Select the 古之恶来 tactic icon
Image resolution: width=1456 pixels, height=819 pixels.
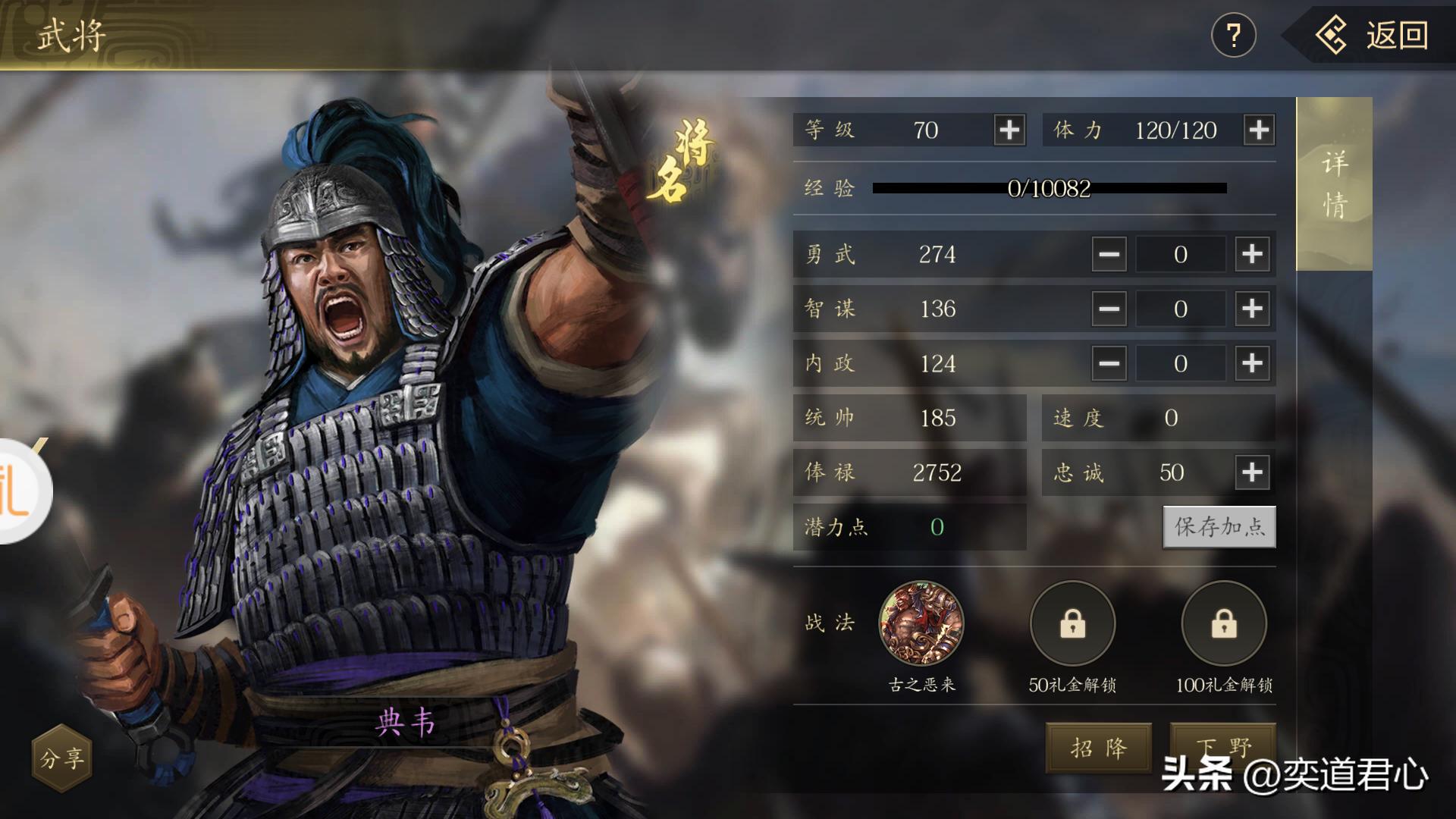921,624
